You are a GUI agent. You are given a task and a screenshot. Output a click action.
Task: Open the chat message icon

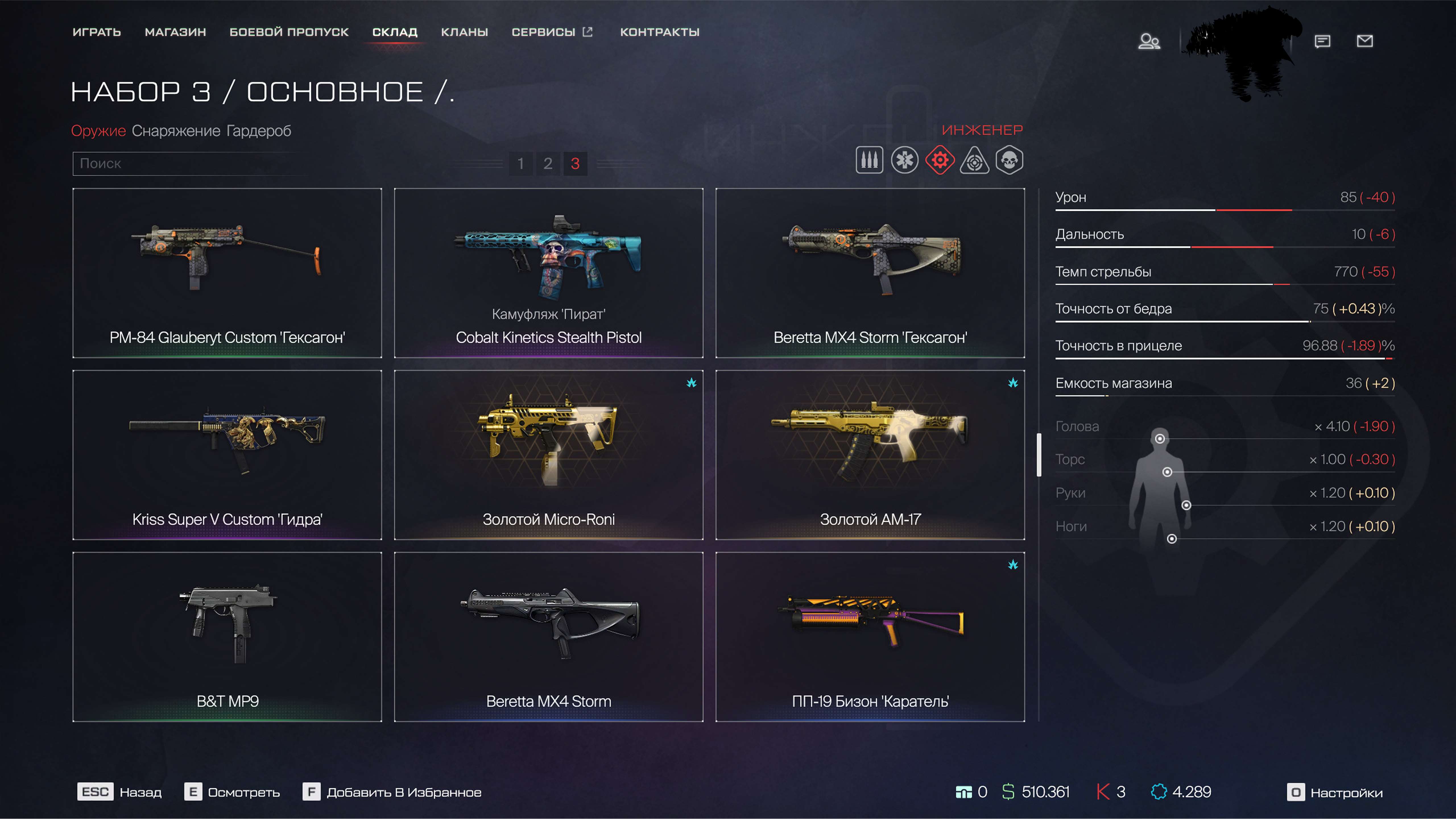pyautogui.click(x=1323, y=41)
